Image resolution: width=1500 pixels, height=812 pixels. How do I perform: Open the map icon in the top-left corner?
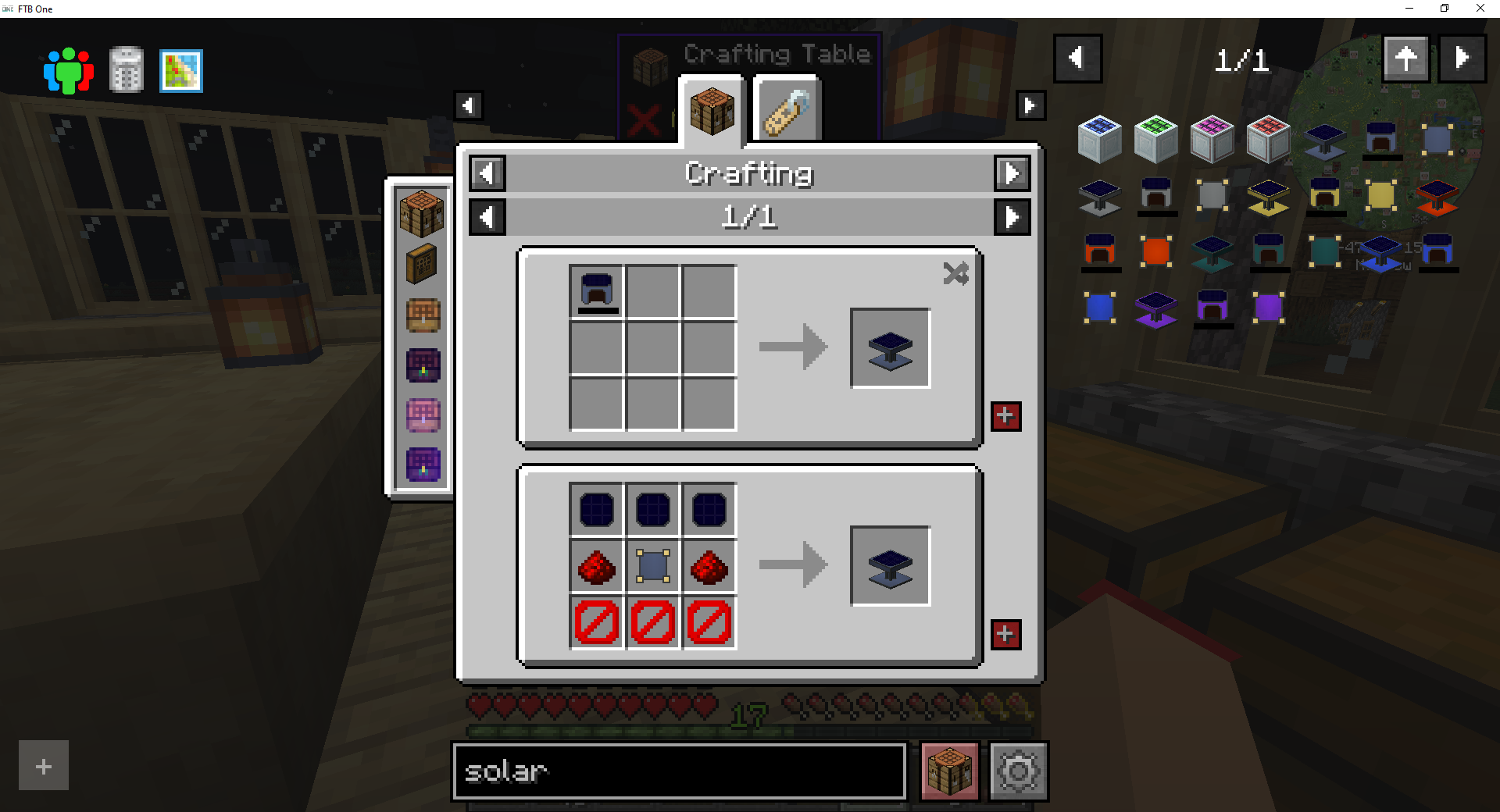(180, 70)
